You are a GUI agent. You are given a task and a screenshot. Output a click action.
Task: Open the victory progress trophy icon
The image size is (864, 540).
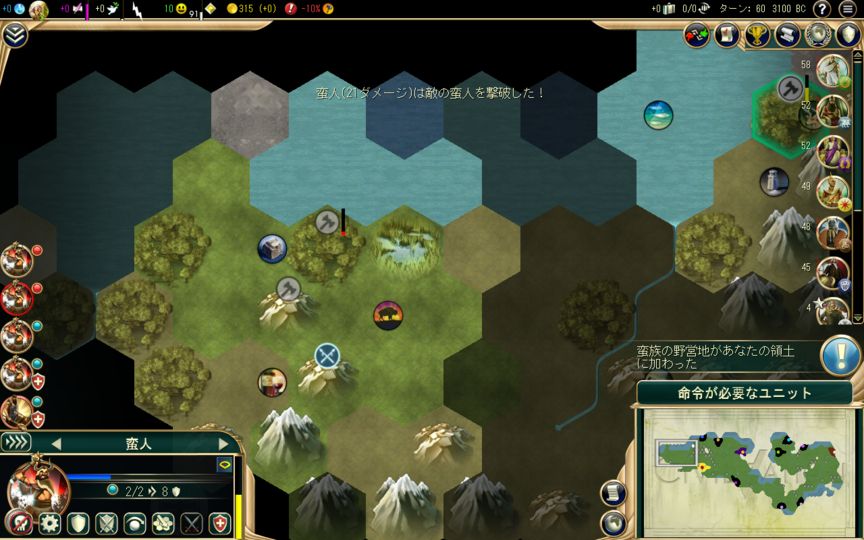(757, 35)
